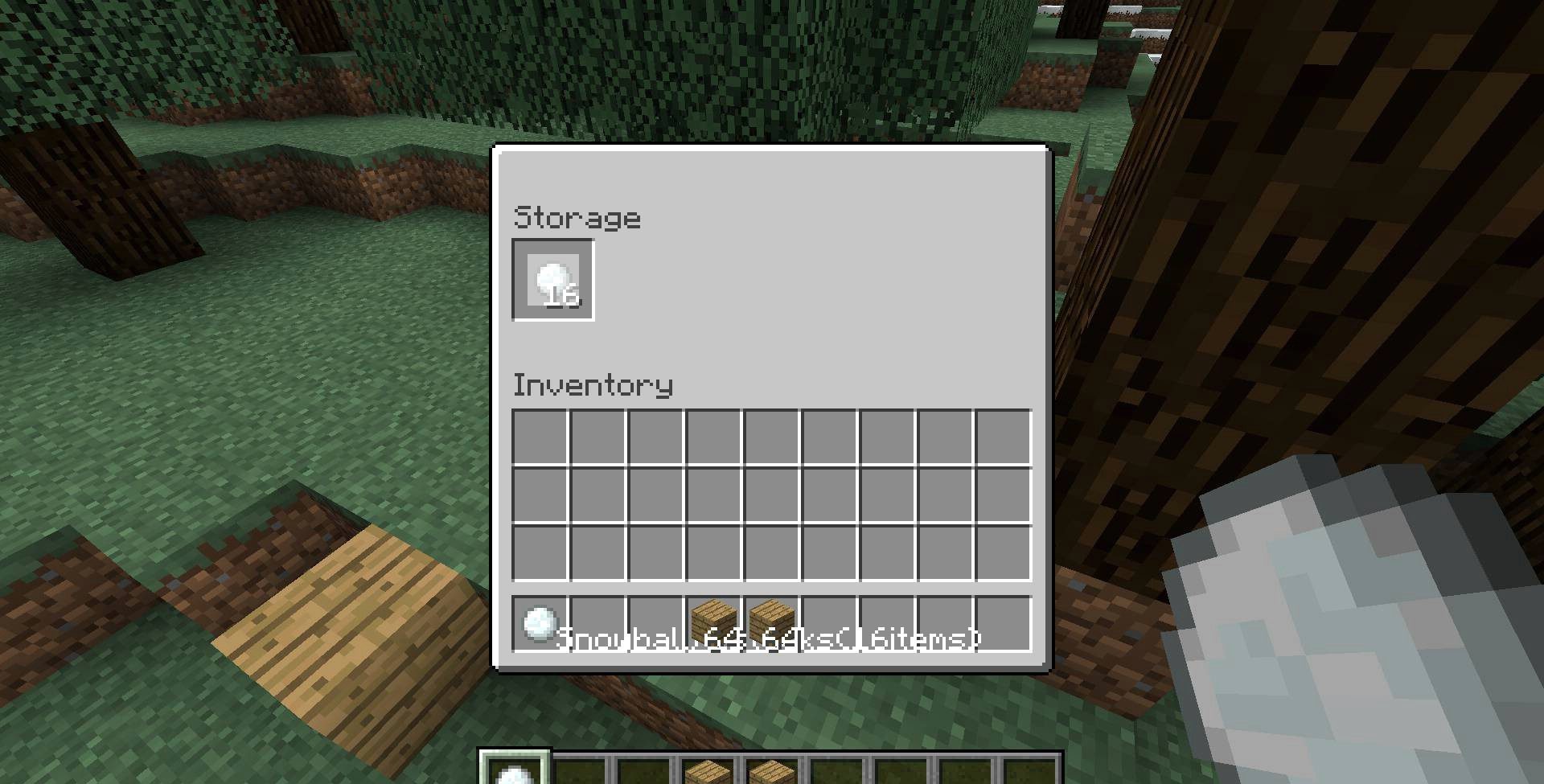Click the empty slot right of the second planks stack
1544x784 pixels.
tap(830, 625)
